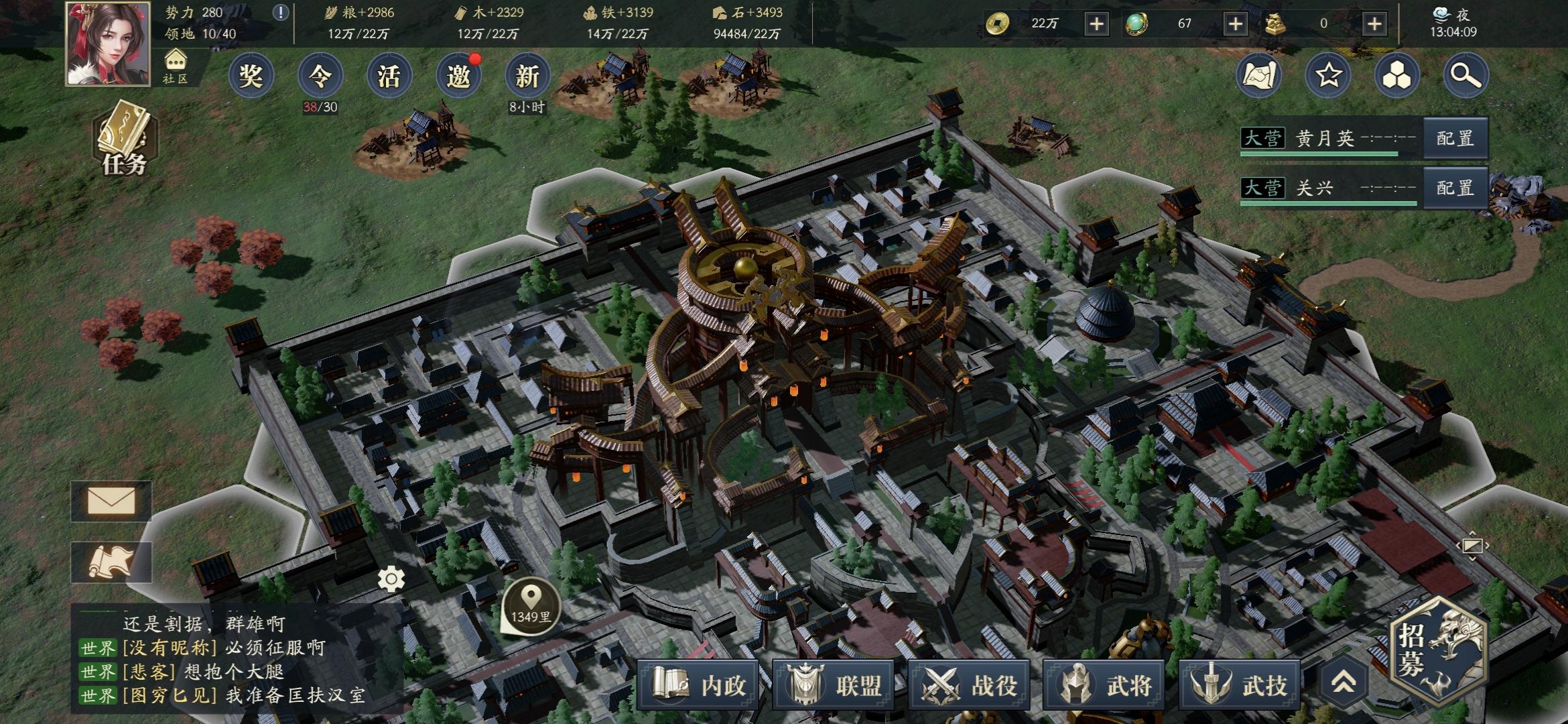Open the 新 newcomer icon
This screenshot has height=724, width=1568.
pyautogui.click(x=527, y=76)
